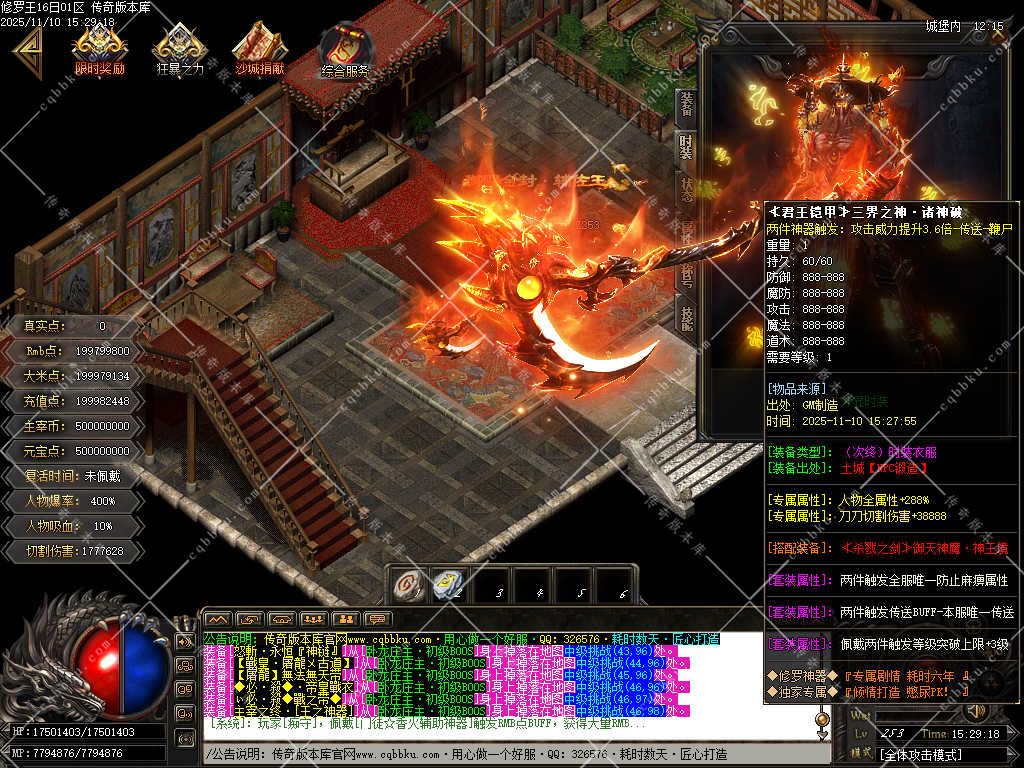The height and width of the screenshot is (768, 1024).
Task: Open the 狂暴之力 berserk power icon
Action: point(180,47)
